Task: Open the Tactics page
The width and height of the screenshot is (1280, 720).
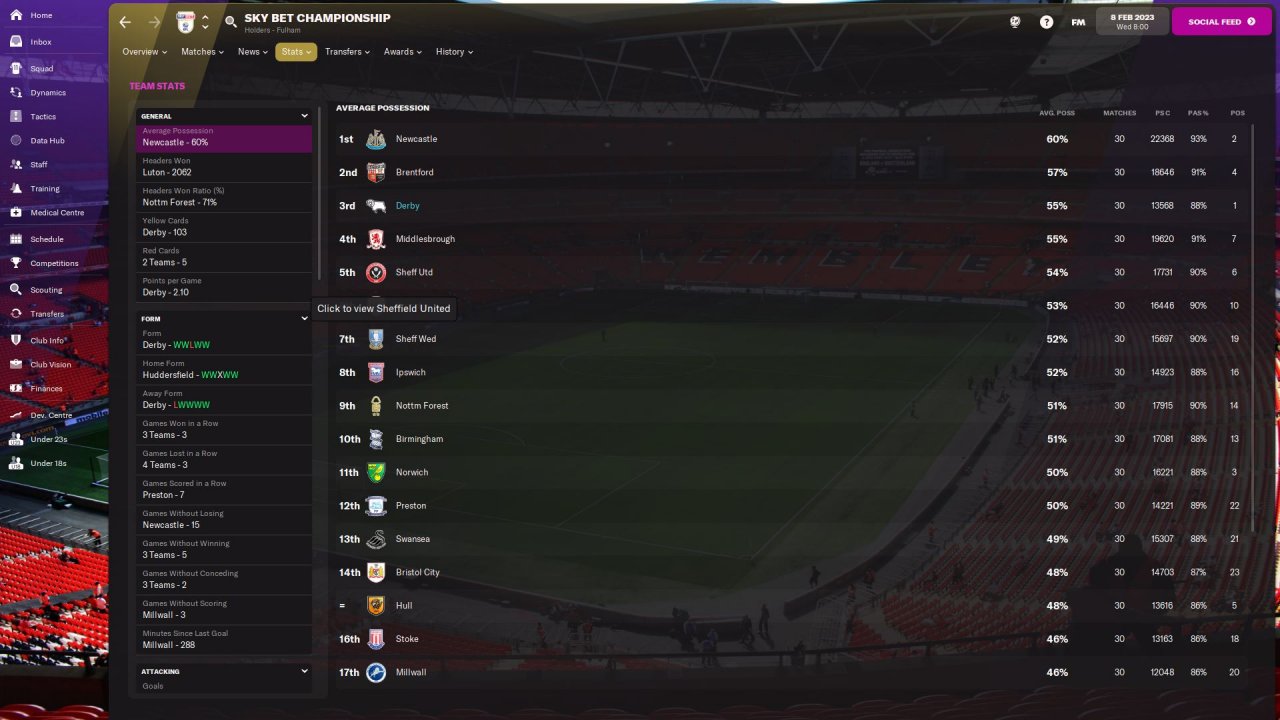Action: [x=43, y=117]
